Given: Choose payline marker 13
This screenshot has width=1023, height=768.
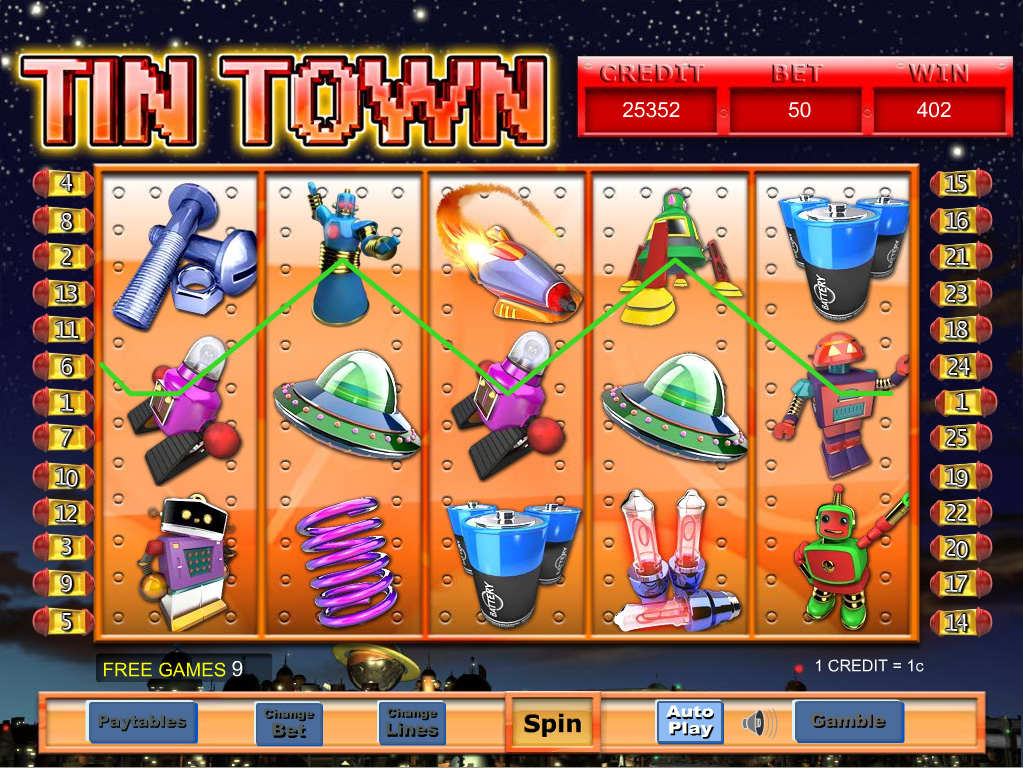Looking at the screenshot, I should point(66,294).
